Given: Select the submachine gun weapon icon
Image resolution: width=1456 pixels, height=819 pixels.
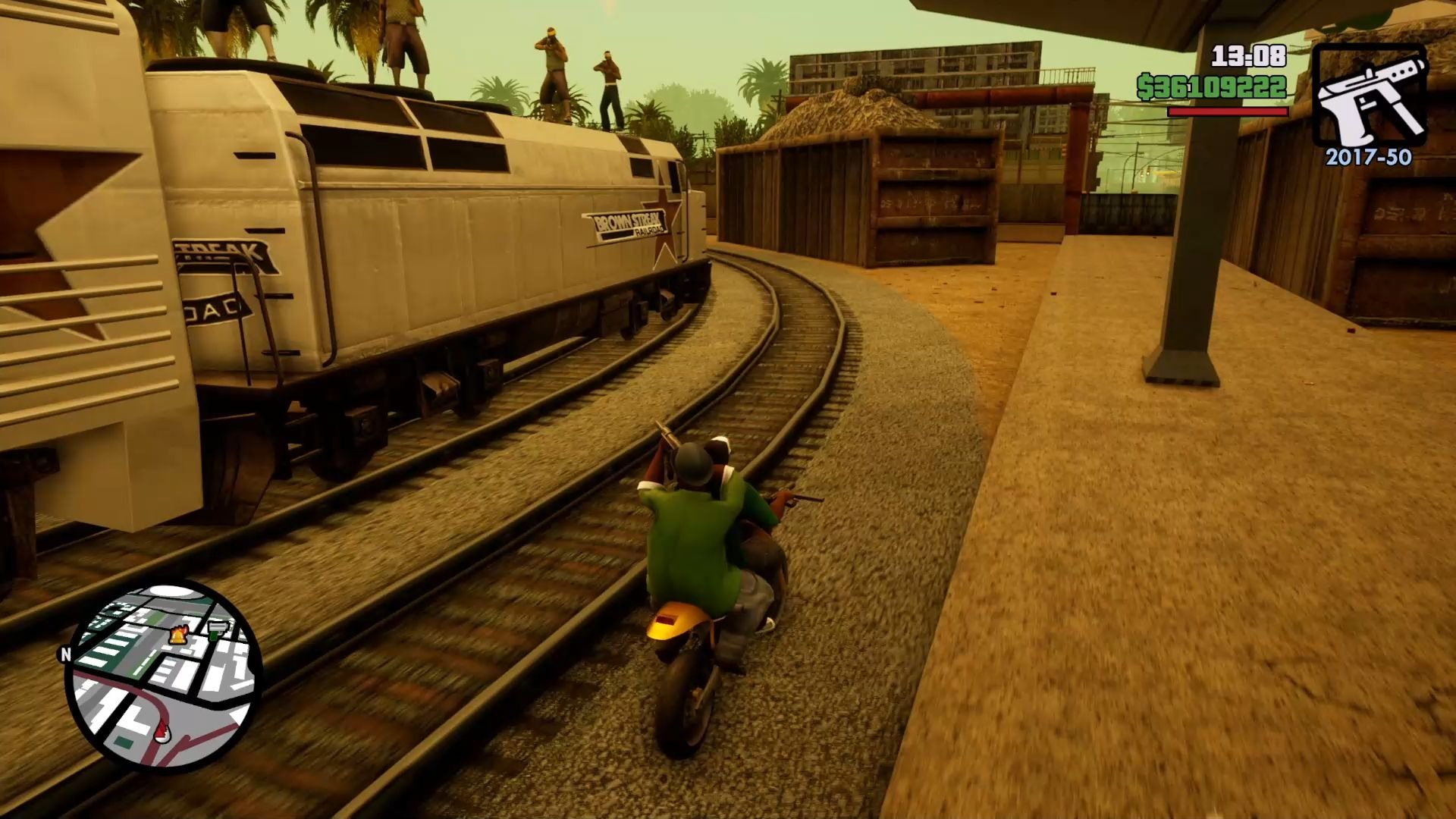Looking at the screenshot, I should [x=1369, y=96].
